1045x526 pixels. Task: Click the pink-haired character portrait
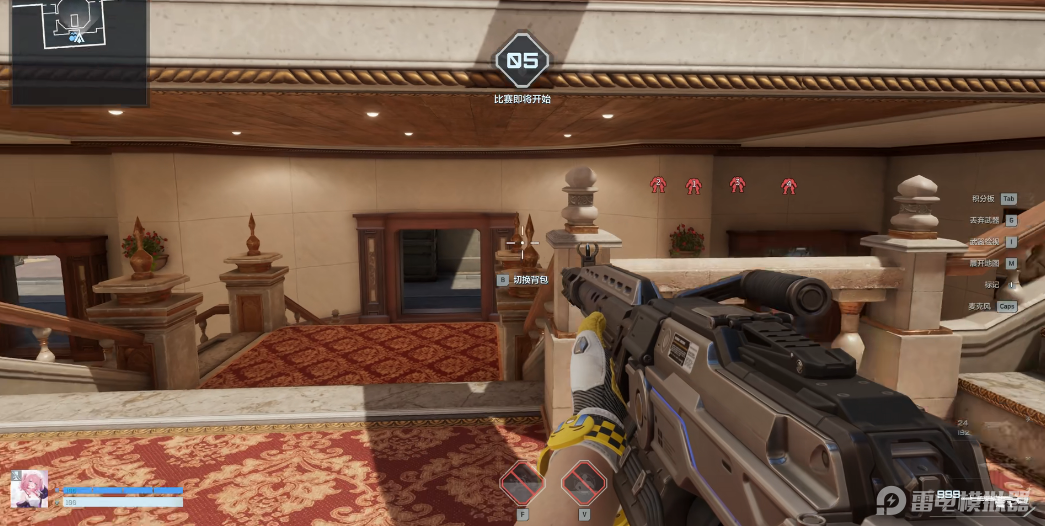29,488
